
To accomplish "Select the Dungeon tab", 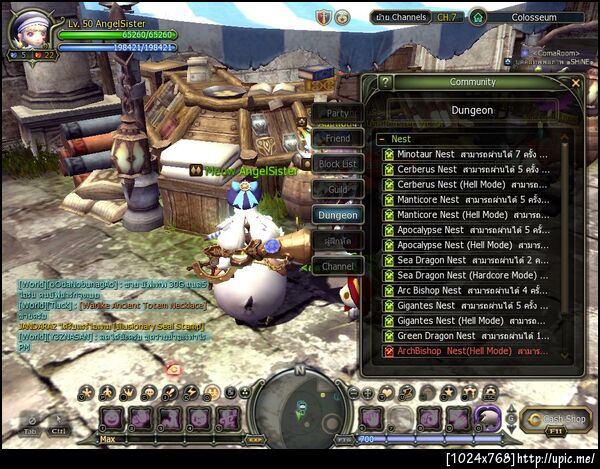I will pyautogui.click(x=337, y=214).
